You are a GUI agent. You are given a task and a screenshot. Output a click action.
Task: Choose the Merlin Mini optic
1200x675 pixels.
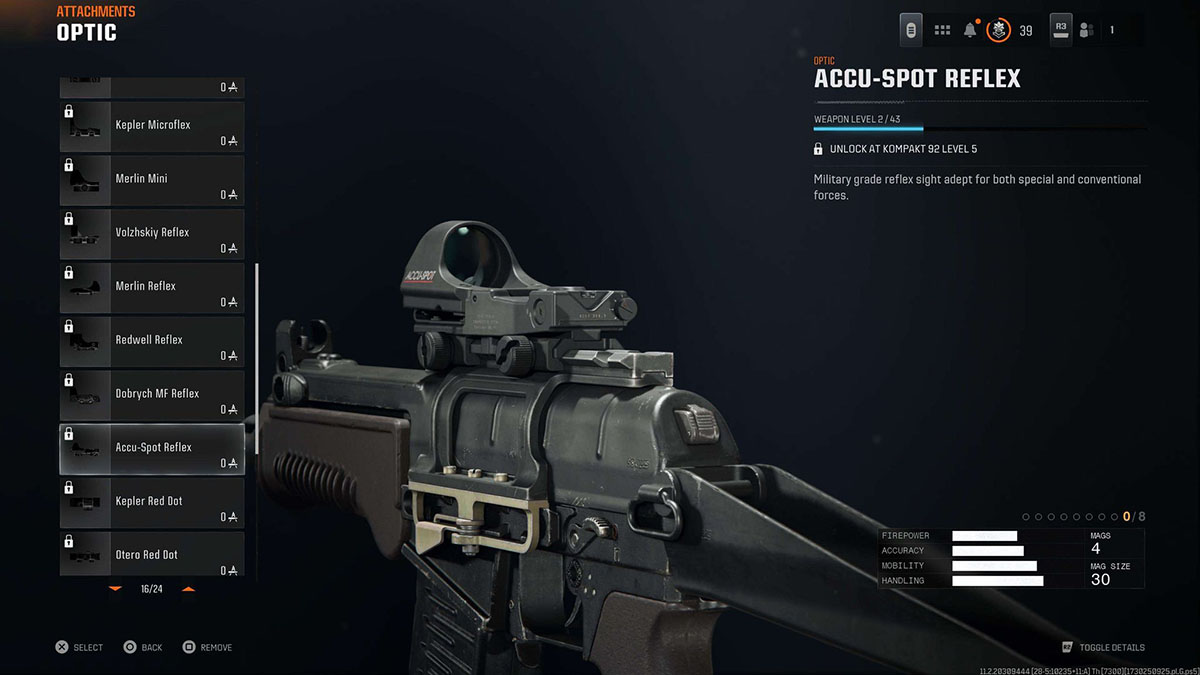(x=152, y=181)
